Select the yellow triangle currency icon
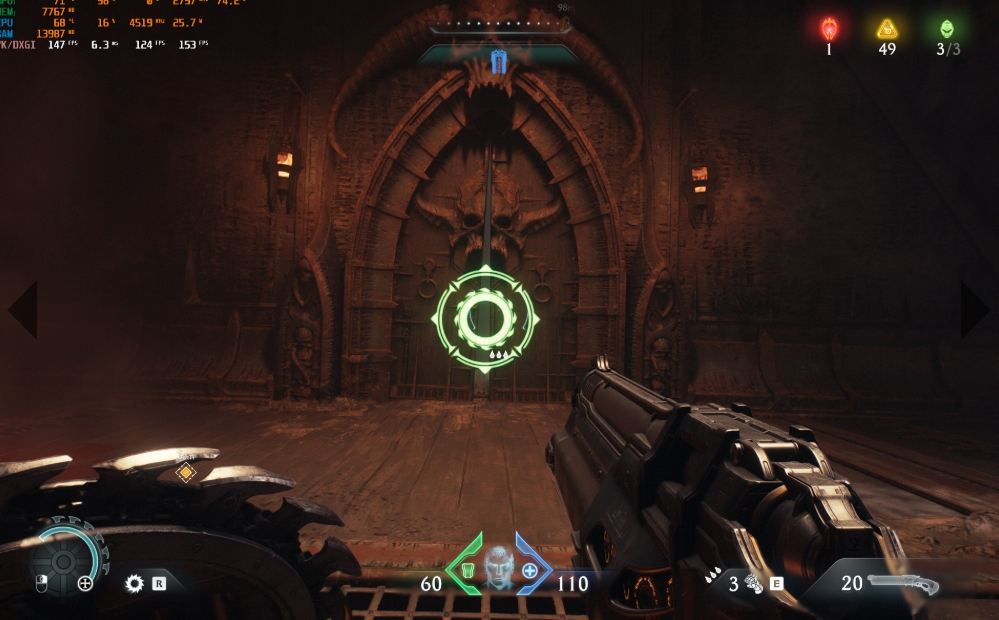 coord(887,29)
